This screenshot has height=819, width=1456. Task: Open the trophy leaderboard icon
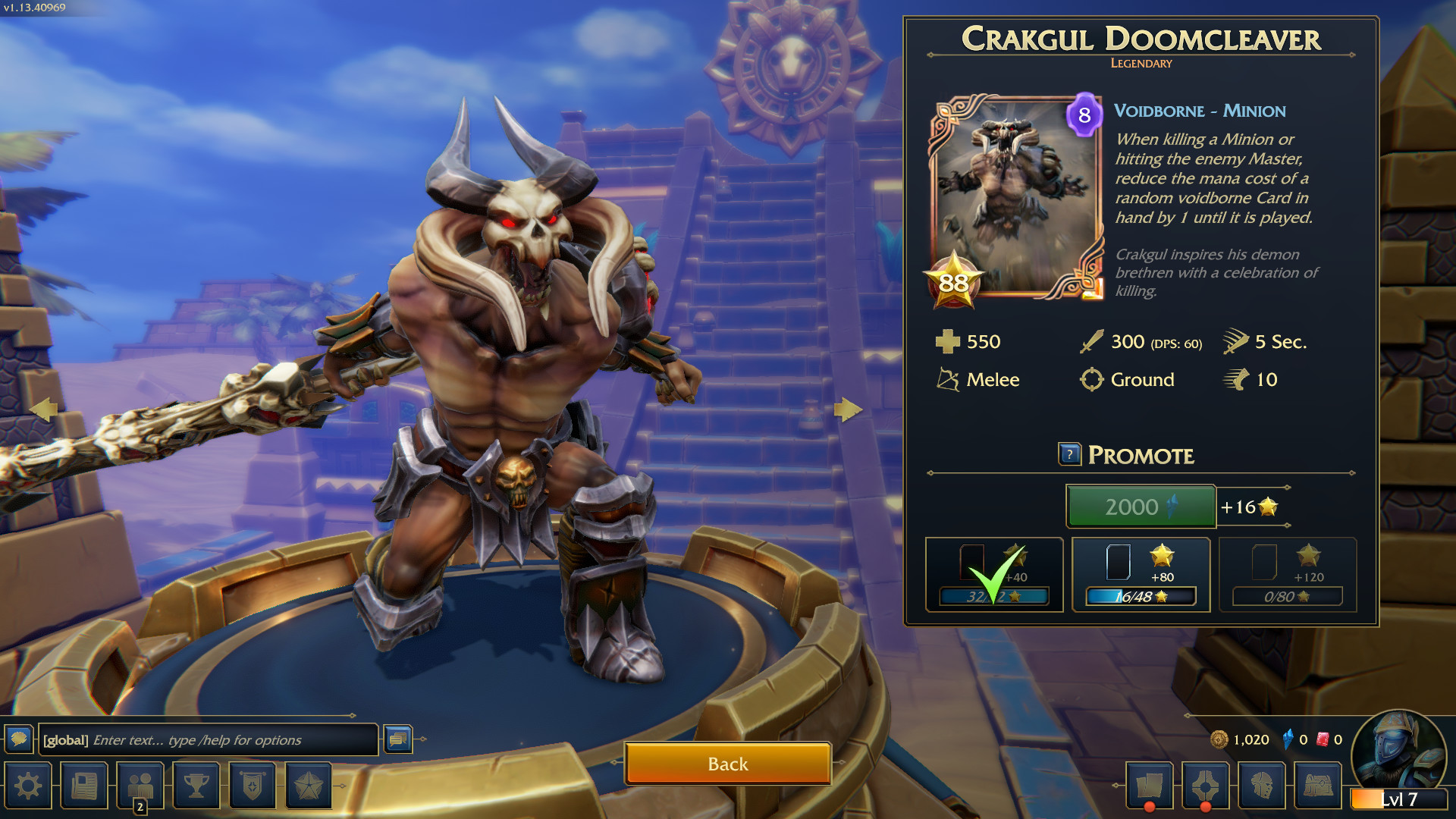(x=196, y=786)
